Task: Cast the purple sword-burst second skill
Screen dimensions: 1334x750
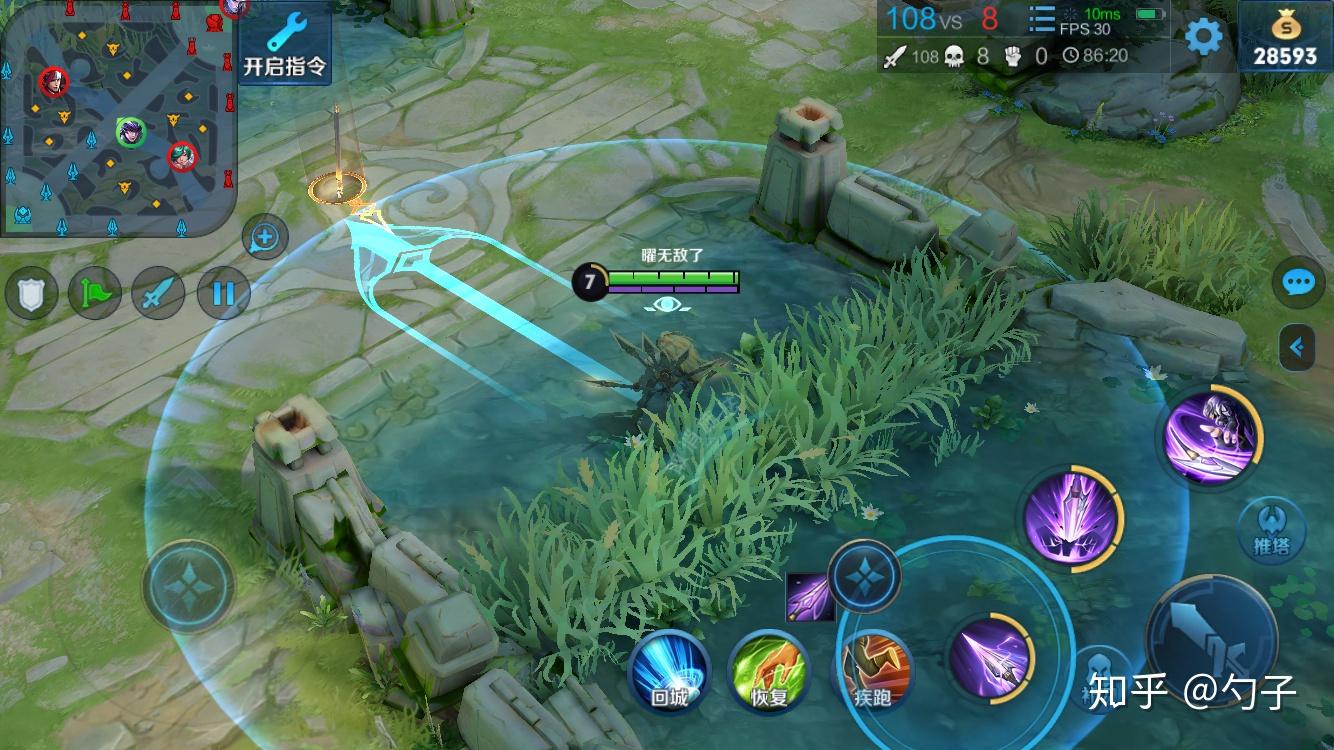Action: click(1071, 518)
